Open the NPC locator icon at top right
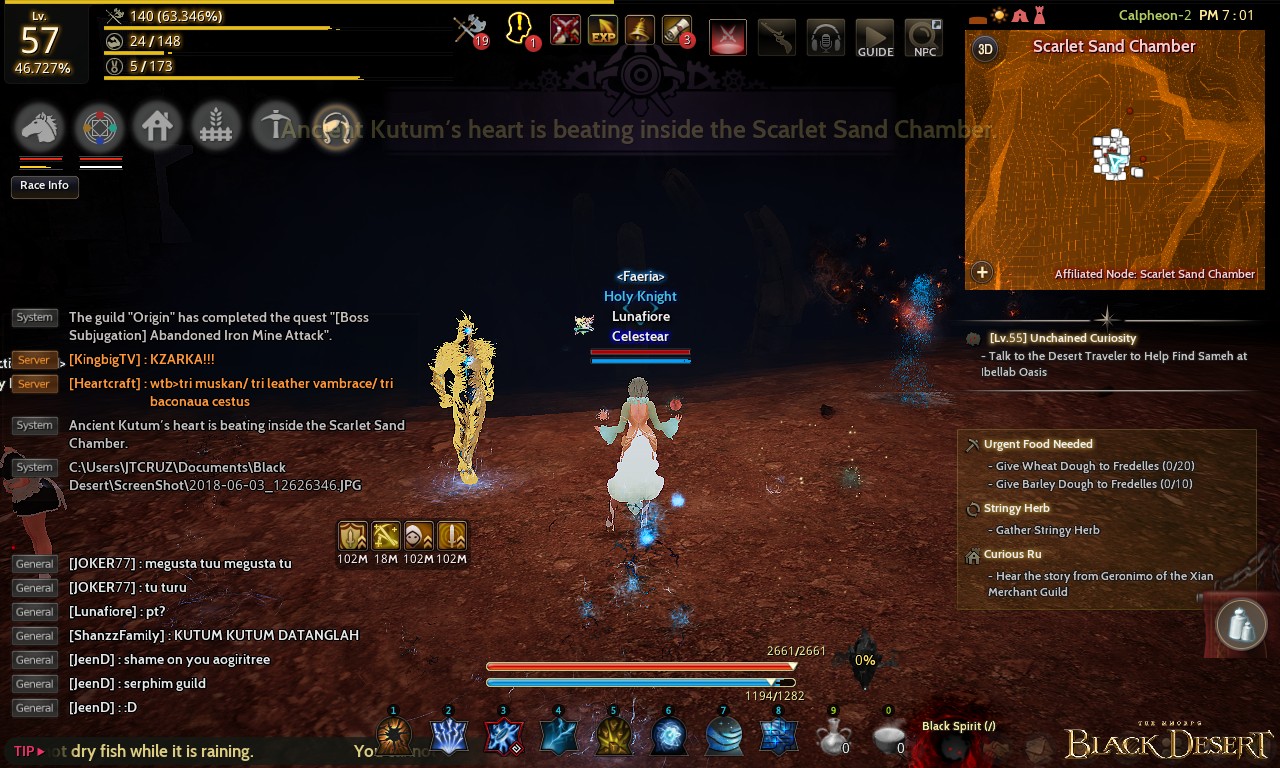The width and height of the screenshot is (1280, 768). 923,37
